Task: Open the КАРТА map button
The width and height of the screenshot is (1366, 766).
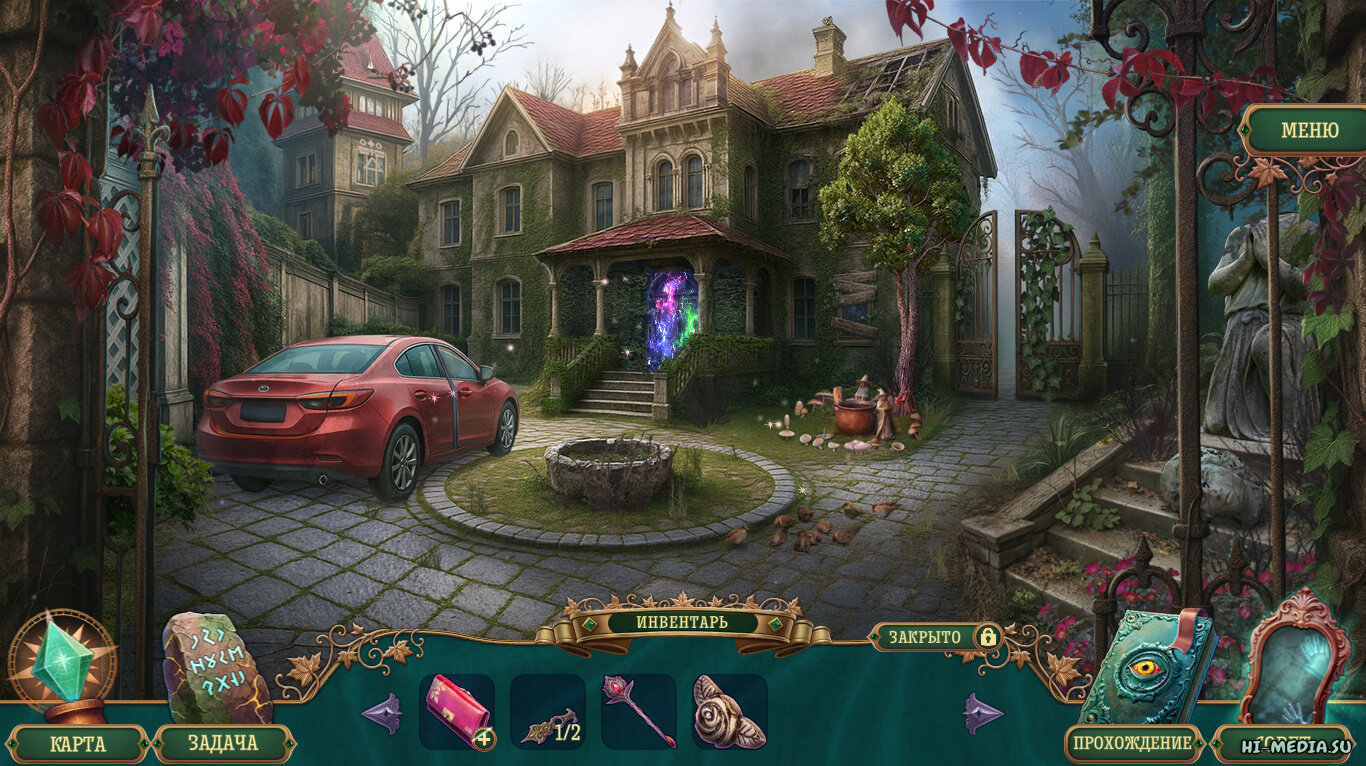Action: 77,744
